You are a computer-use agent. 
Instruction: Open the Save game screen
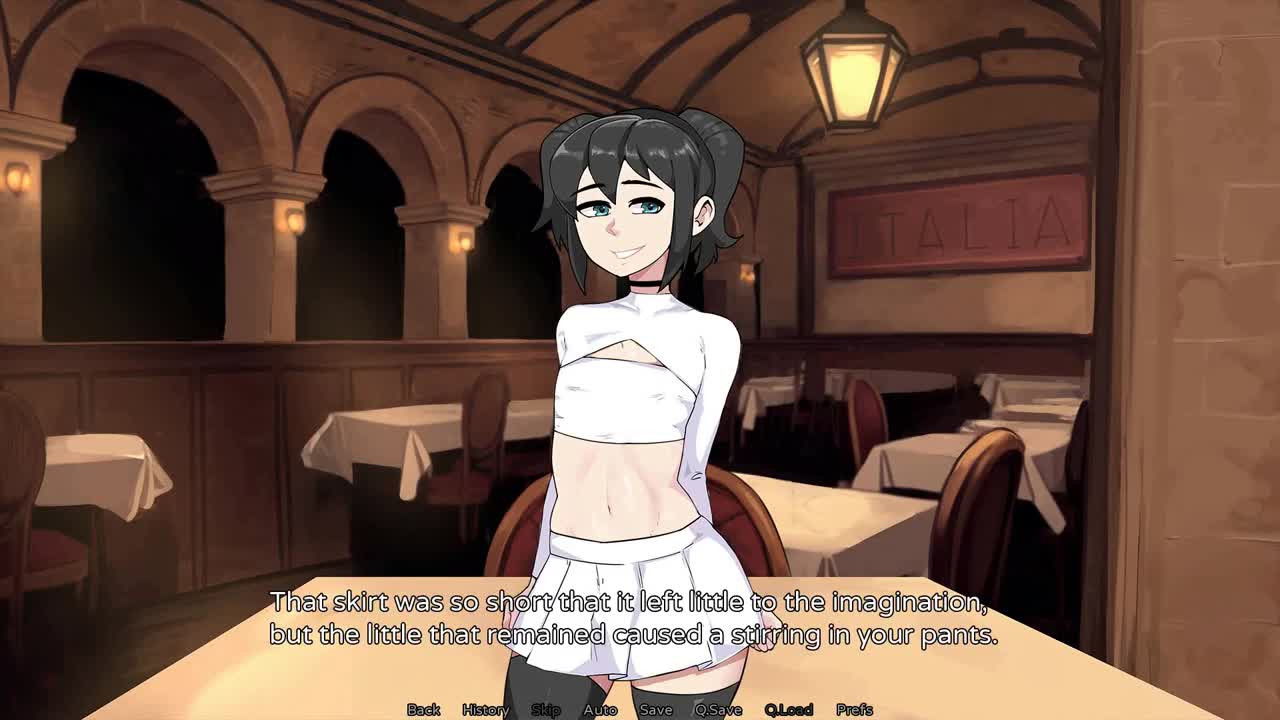(x=655, y=708)
